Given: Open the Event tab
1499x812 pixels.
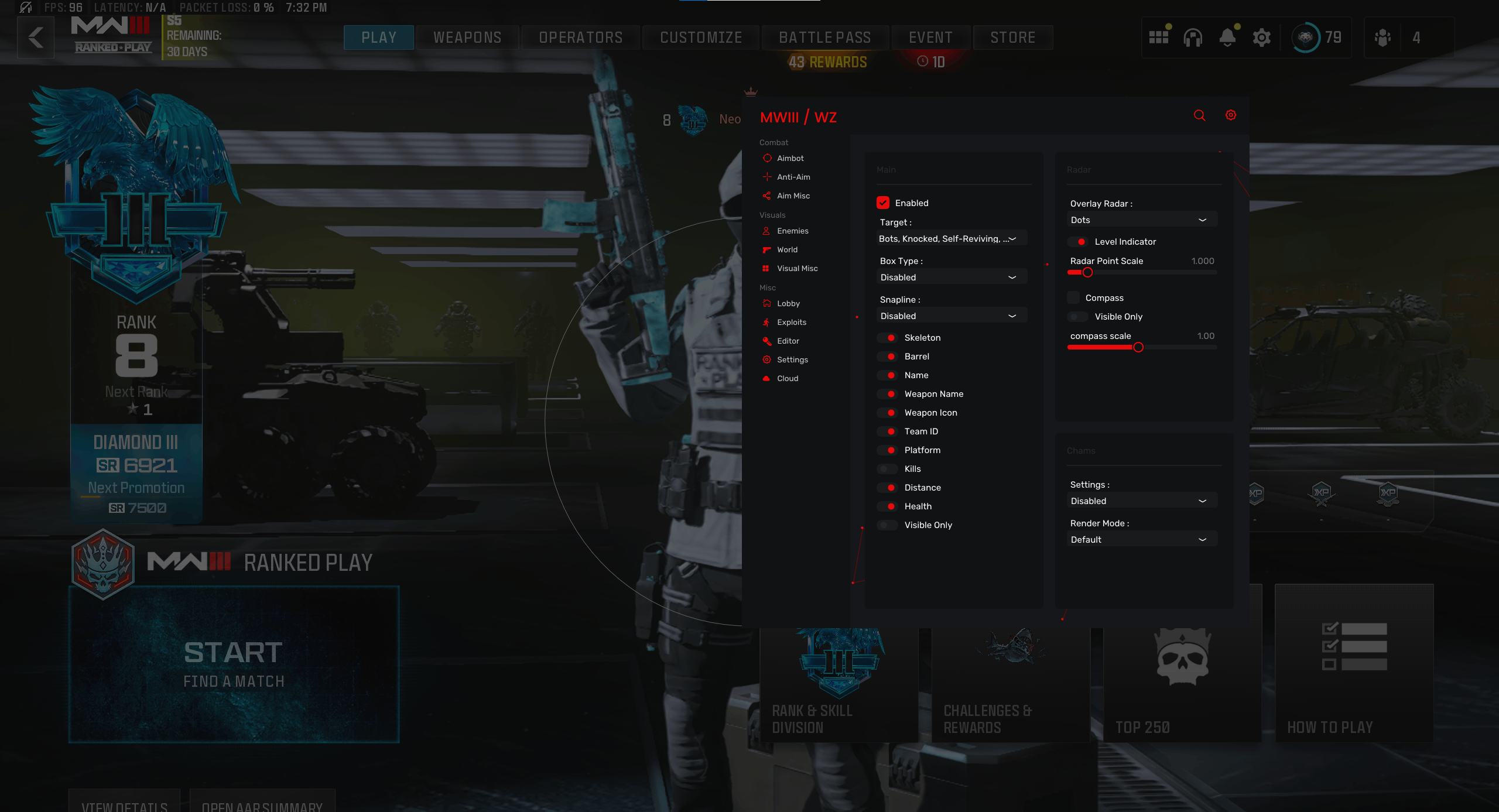Looking at the screenshot, I should (930, 37).
